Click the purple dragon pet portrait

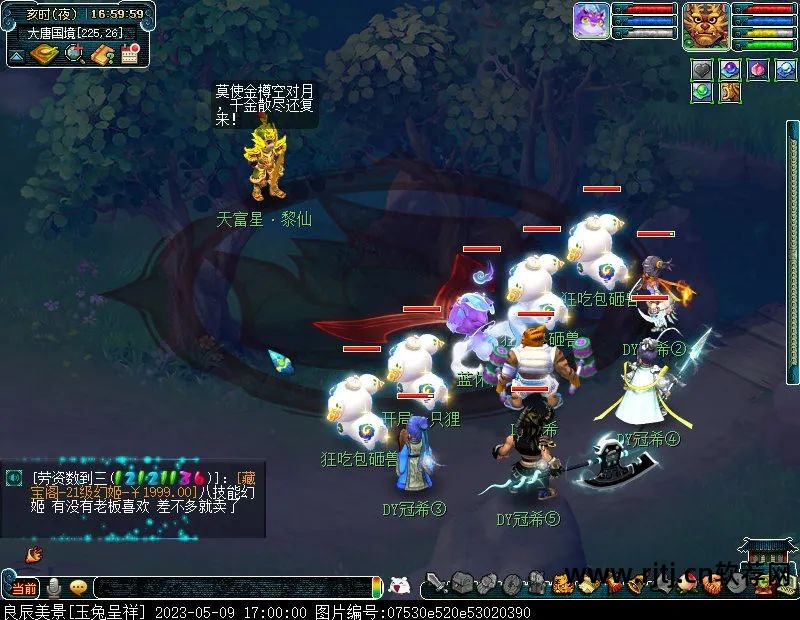[591, 20]
